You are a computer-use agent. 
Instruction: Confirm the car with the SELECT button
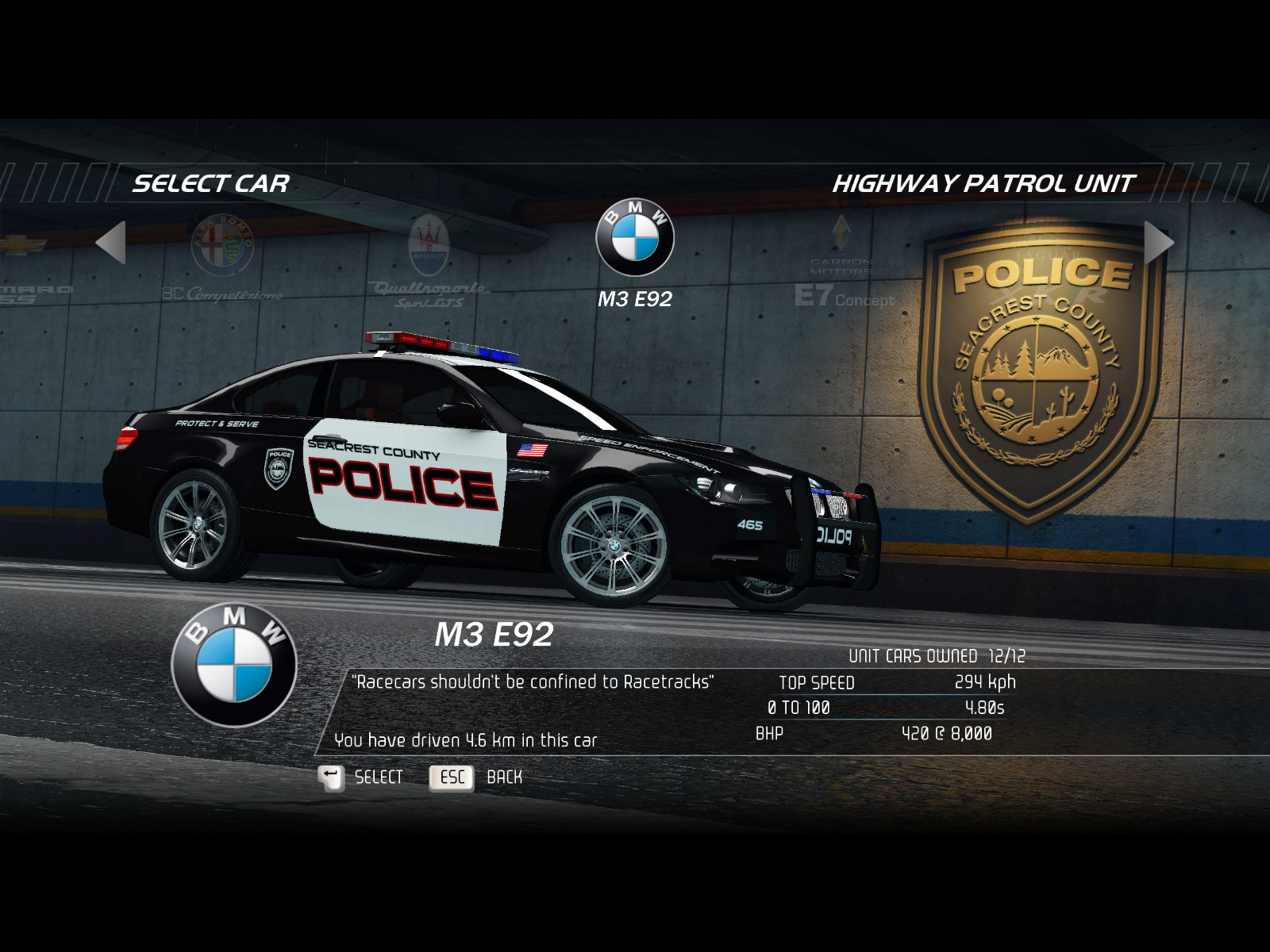point(362,777)
